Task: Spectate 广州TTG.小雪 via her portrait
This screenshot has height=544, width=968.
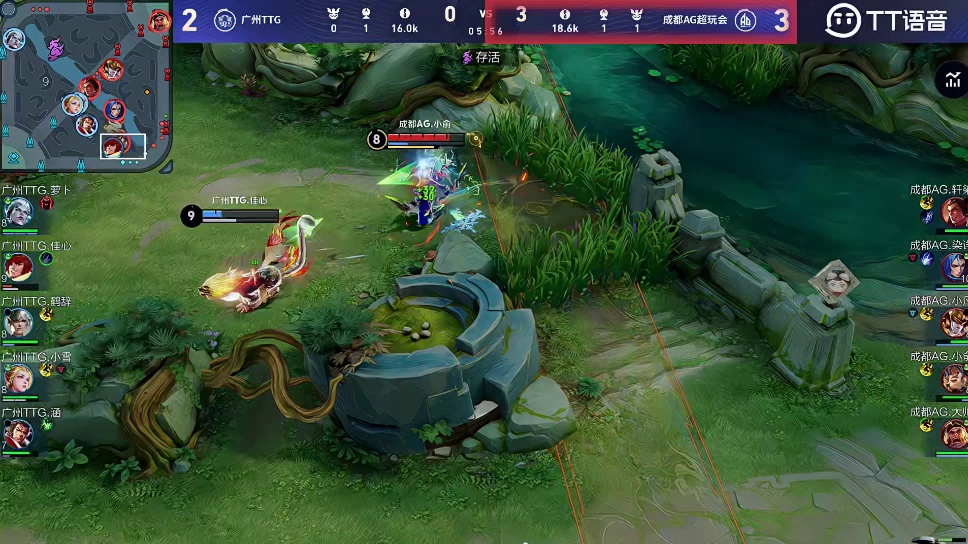Action: 20,378
